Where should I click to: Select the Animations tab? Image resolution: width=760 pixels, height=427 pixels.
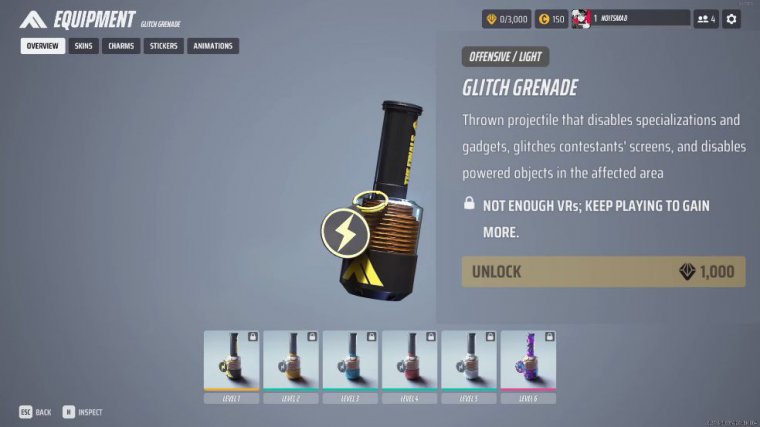[x=213, y=46]
